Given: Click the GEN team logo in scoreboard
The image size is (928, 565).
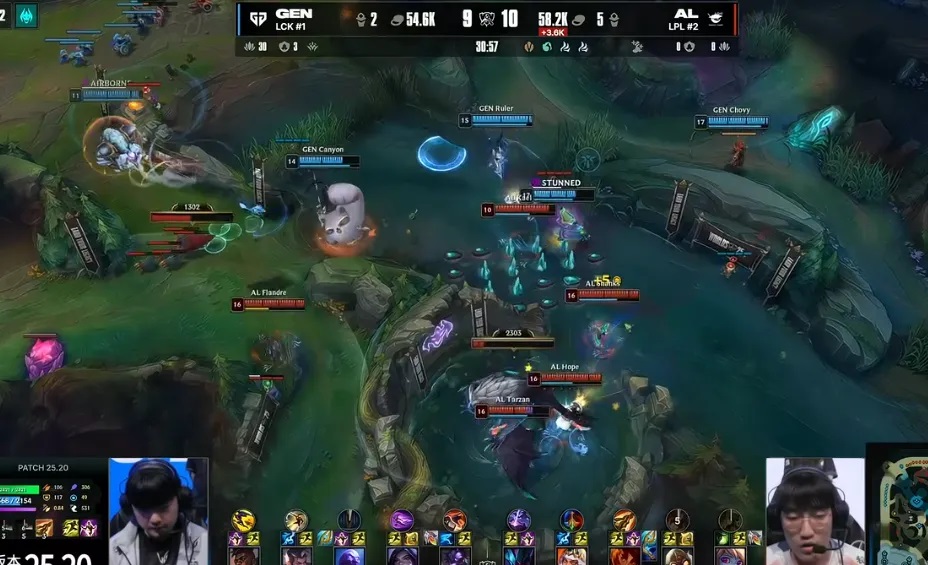Looking at the screenshot, I should (x=258, y=18).
